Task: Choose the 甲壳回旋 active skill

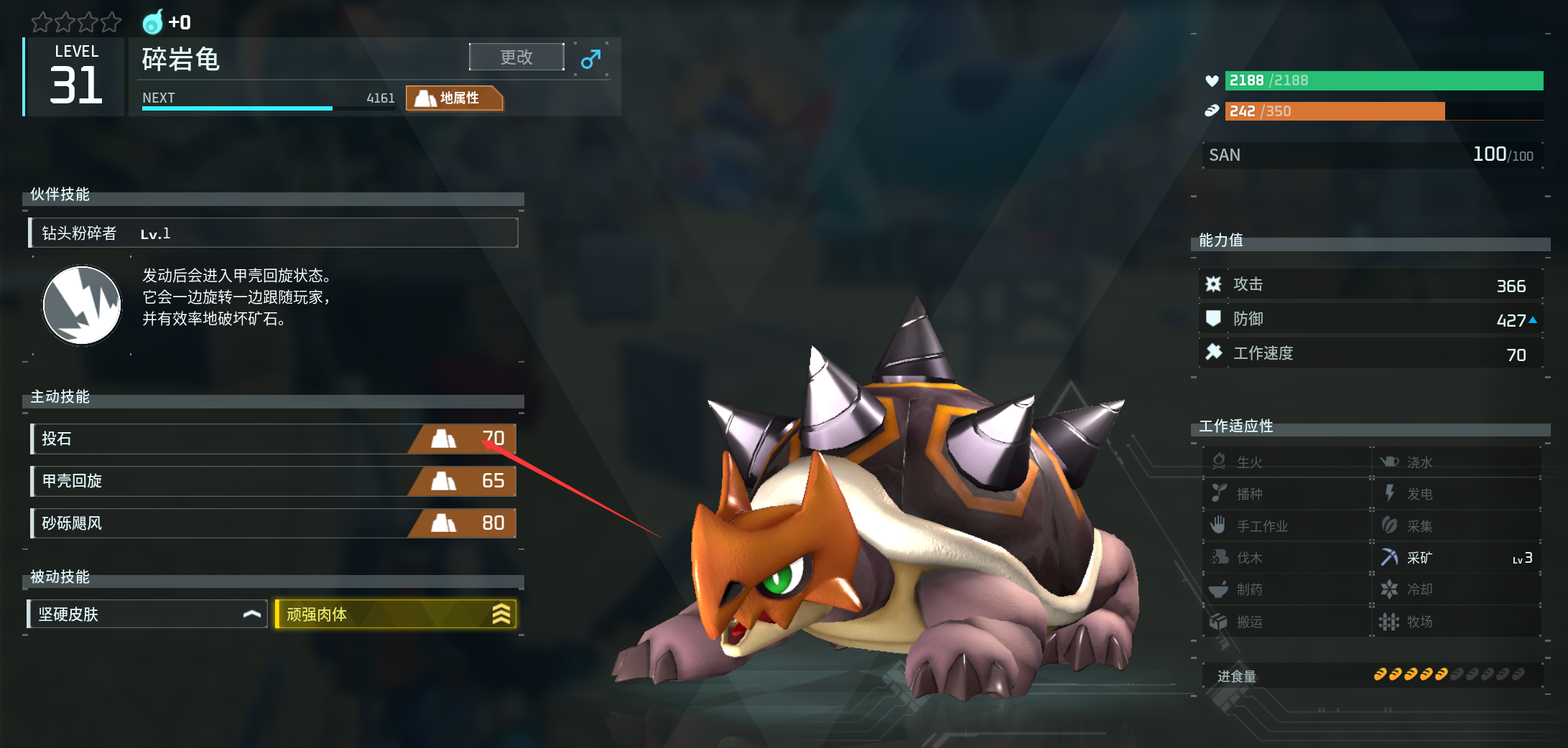Action: 273,481
